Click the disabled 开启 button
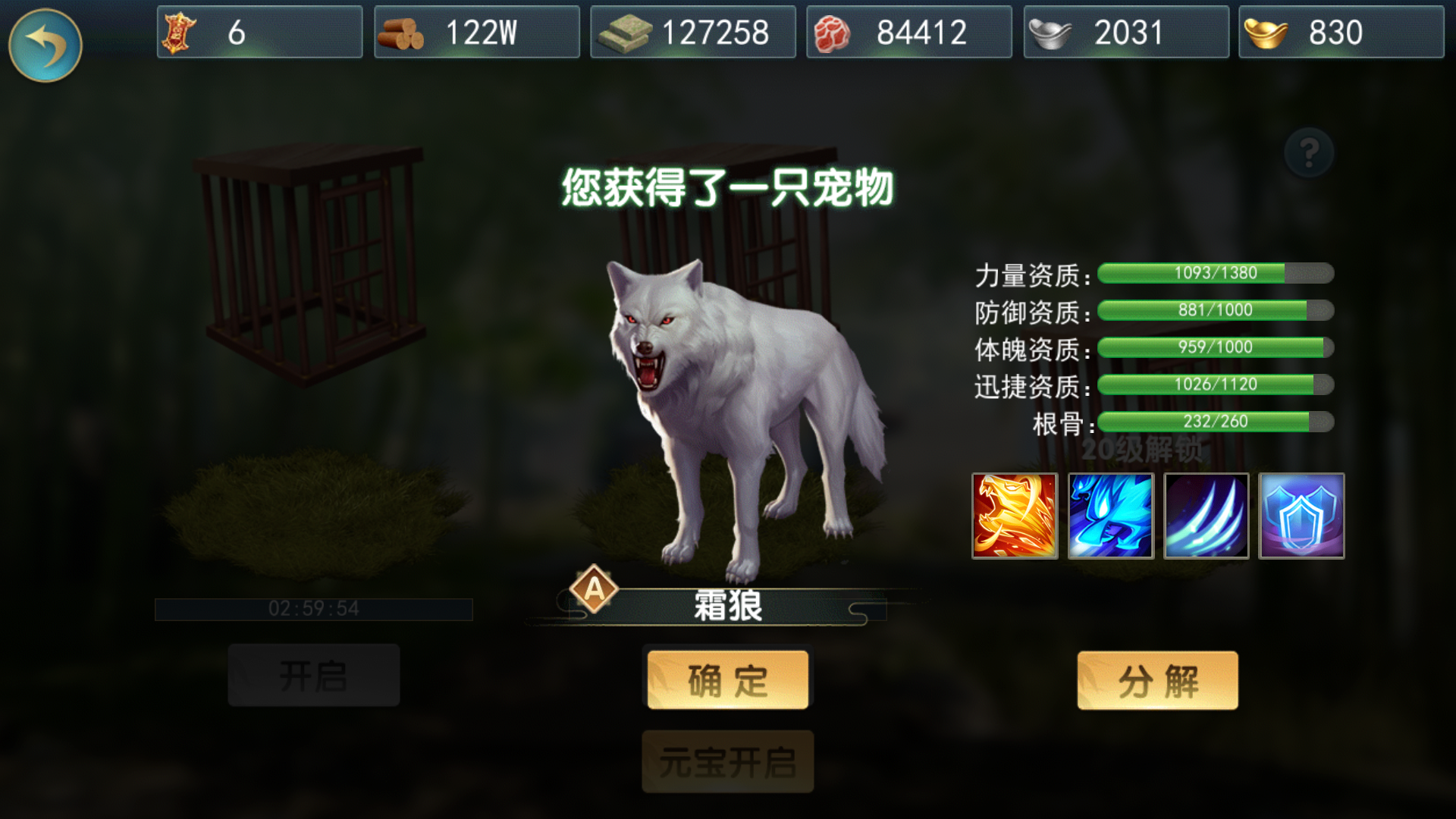Image resolution: width=1456 pixels, height=819 pixels. click(x=313, y=674)
